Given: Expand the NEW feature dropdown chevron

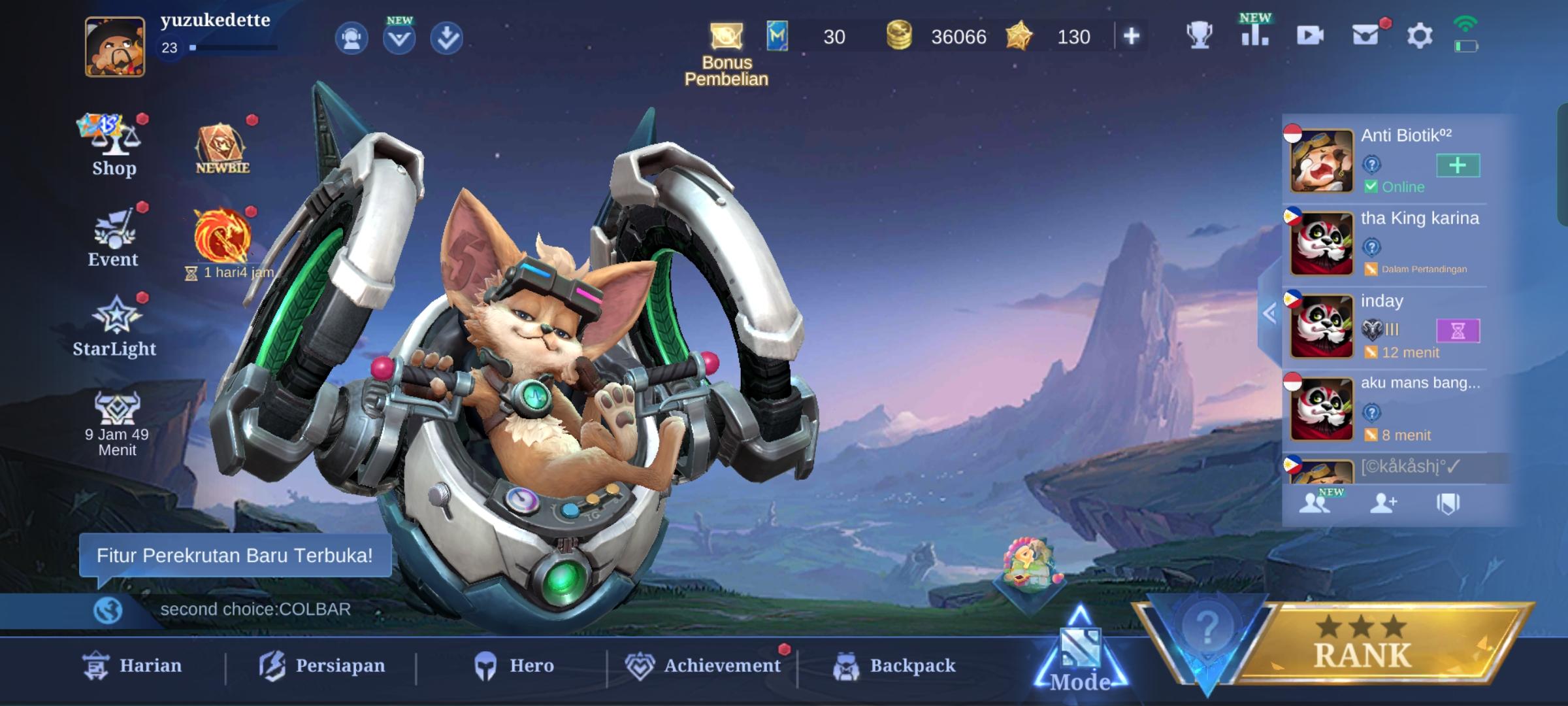Looking at the screenshot, I should [x=399, y=39].
